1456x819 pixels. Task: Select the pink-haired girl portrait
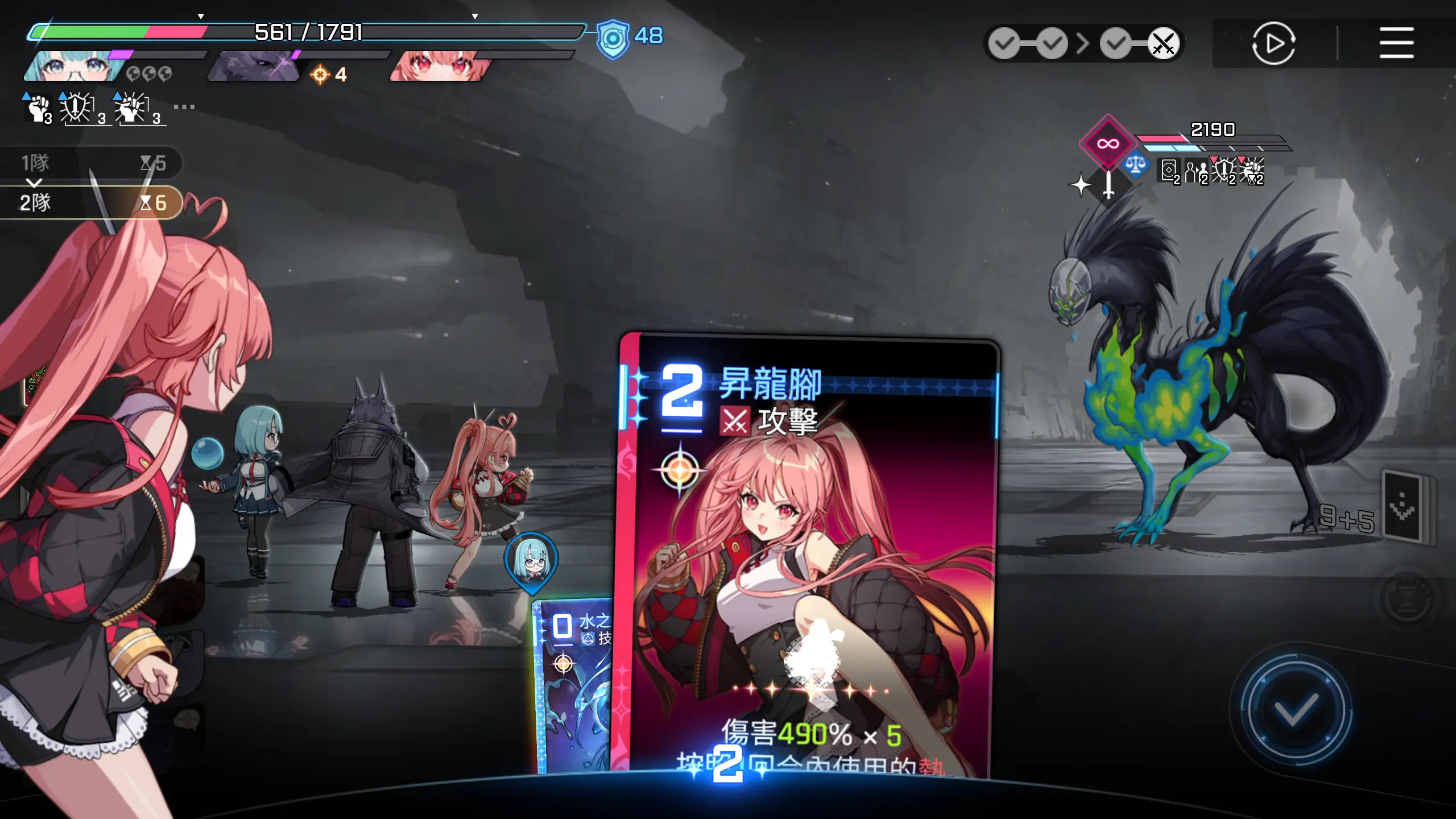click(x=439, y=66)
